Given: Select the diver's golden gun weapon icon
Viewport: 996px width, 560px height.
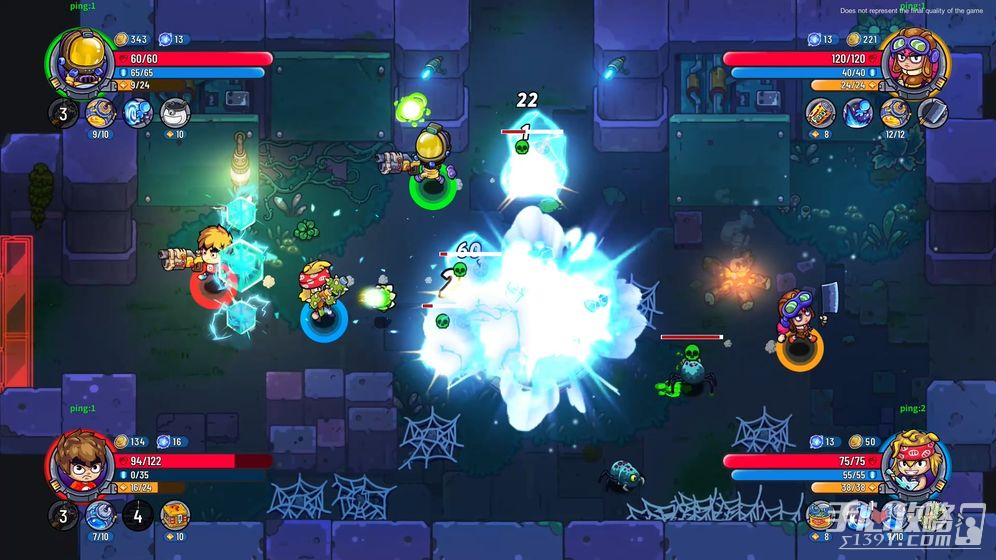Looking at the screenshot, I should pos(100,112).
